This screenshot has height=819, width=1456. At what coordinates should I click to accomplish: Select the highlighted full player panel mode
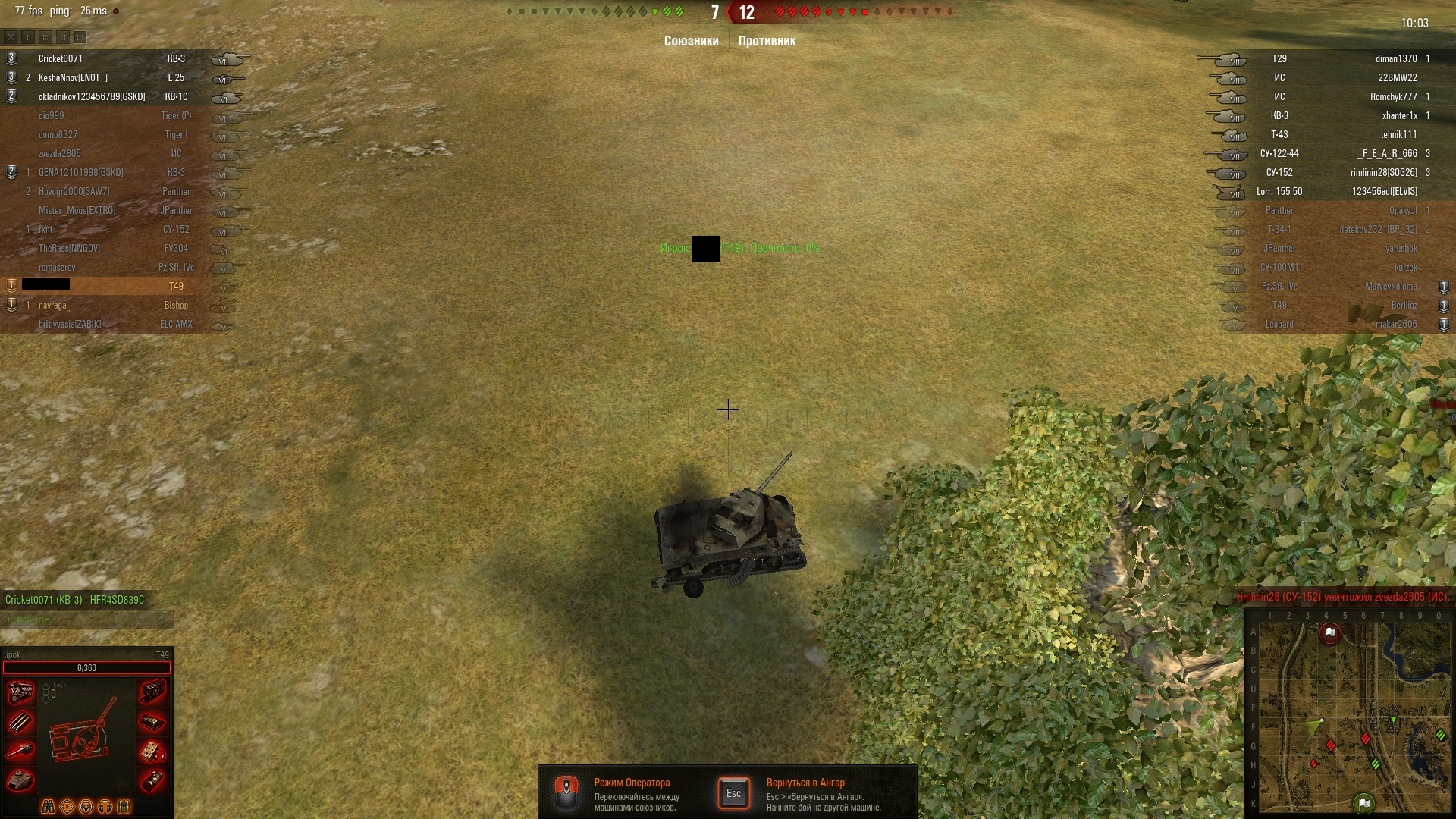[x=80, y=36]
